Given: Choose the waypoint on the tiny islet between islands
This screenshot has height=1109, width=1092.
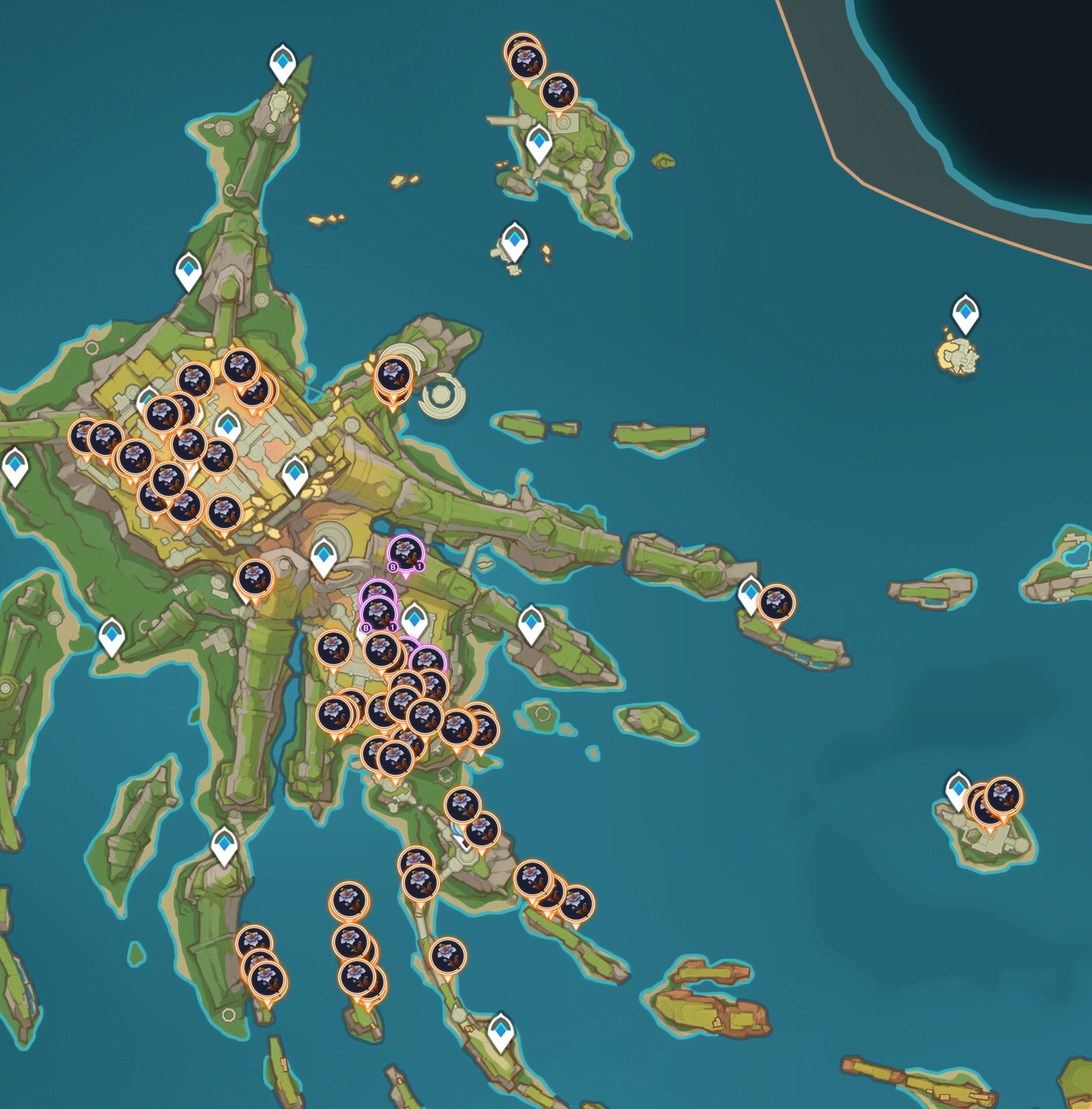Looking at the screenshot, I should pyautogui.click(x=515, y=241).
